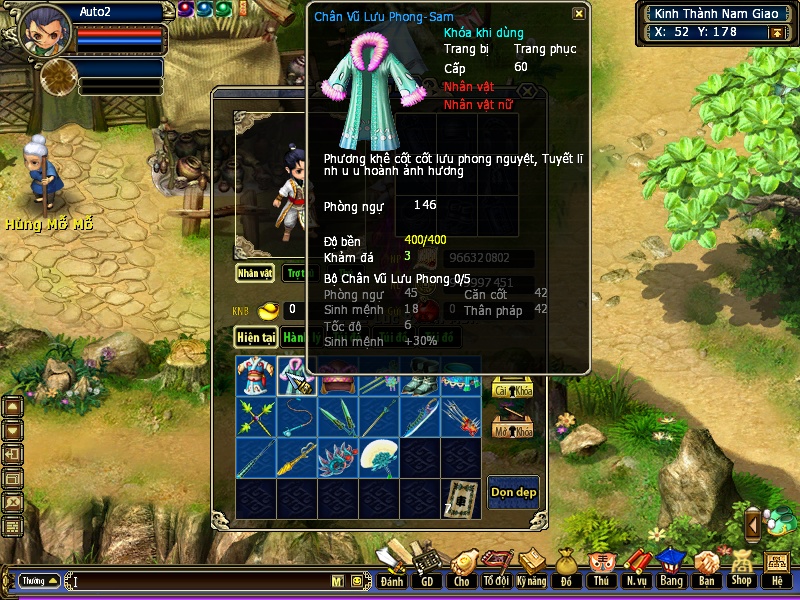This screenshot has height=600, width=800.
Task: Select the fishing whip item slot
Action: (297, 417)
